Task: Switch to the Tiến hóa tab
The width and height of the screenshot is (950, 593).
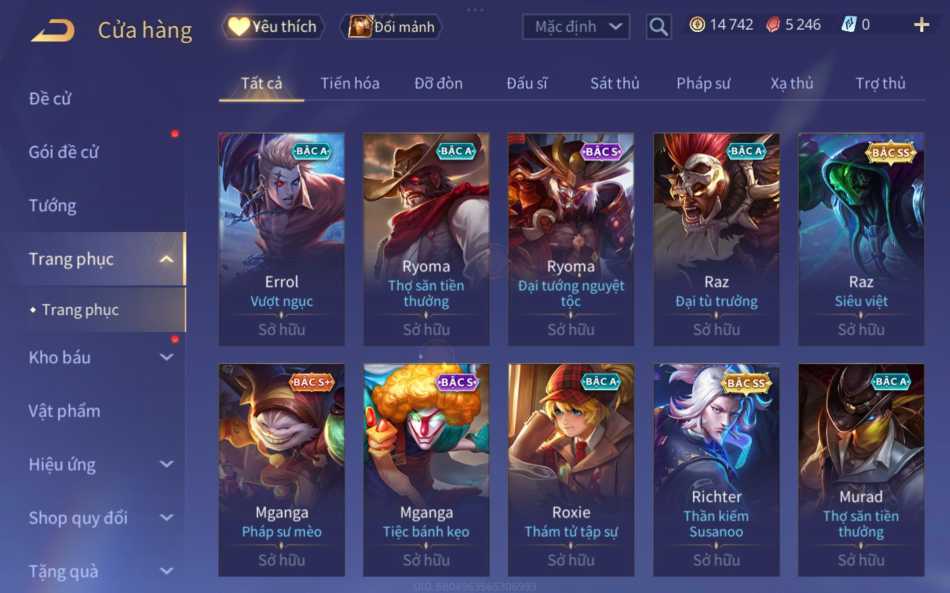Action: pos(350,83)
